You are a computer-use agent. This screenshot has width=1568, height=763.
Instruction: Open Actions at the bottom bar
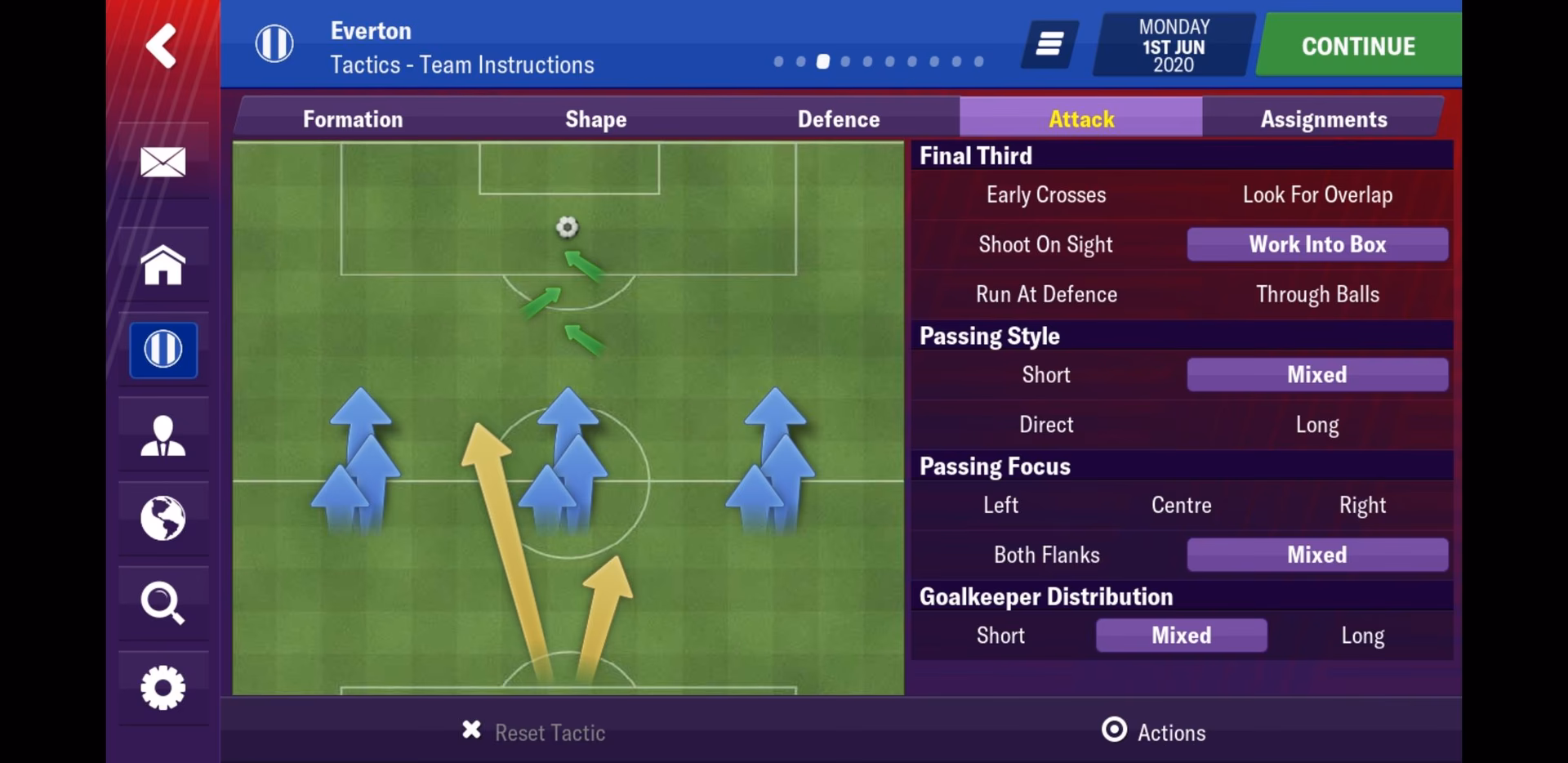[x=1153, y=732]
